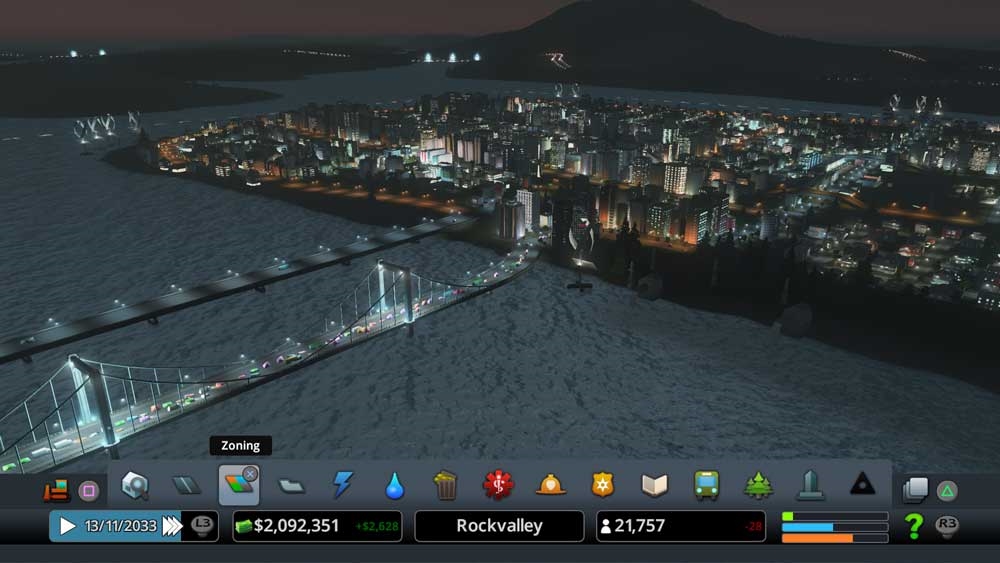The image size is (1000, 563).
Task: Open the Roads build menu
Action: click(187, 486)
